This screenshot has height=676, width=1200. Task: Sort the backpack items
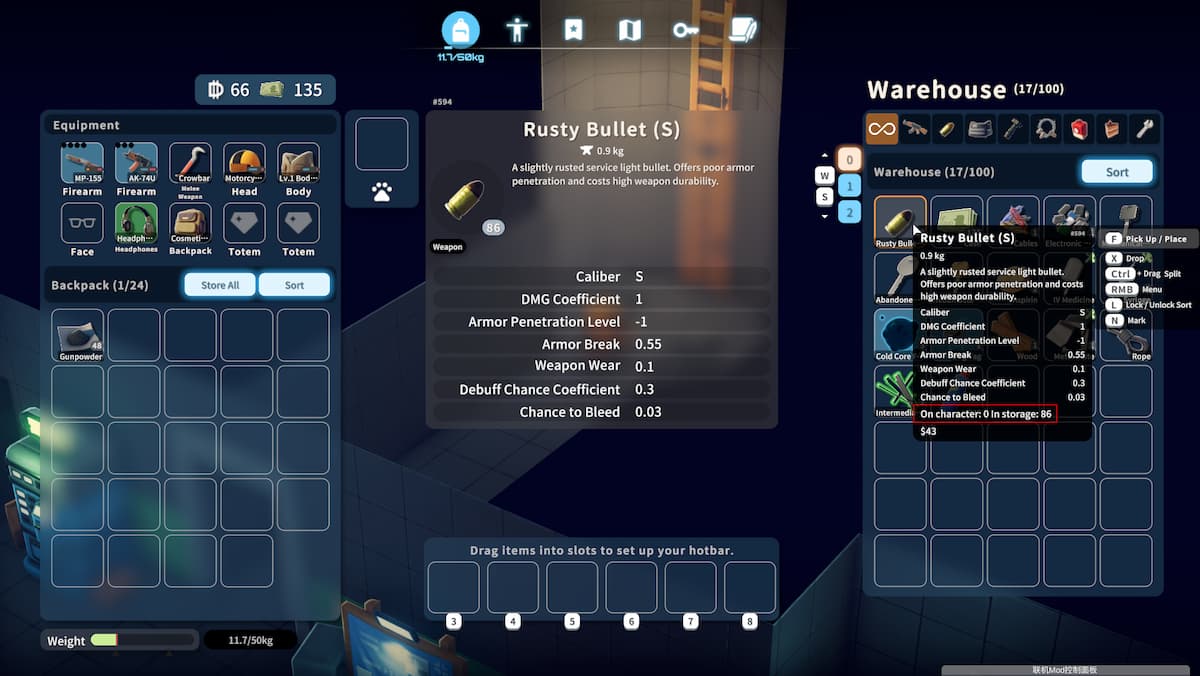(x=294, y=285)
